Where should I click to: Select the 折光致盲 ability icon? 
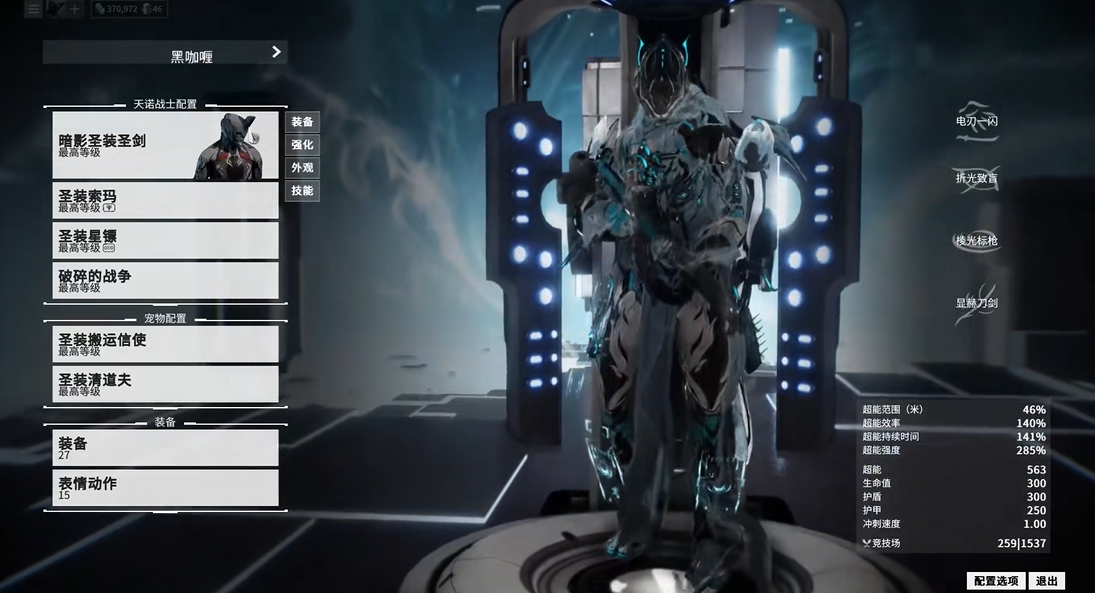coord(976,178)
